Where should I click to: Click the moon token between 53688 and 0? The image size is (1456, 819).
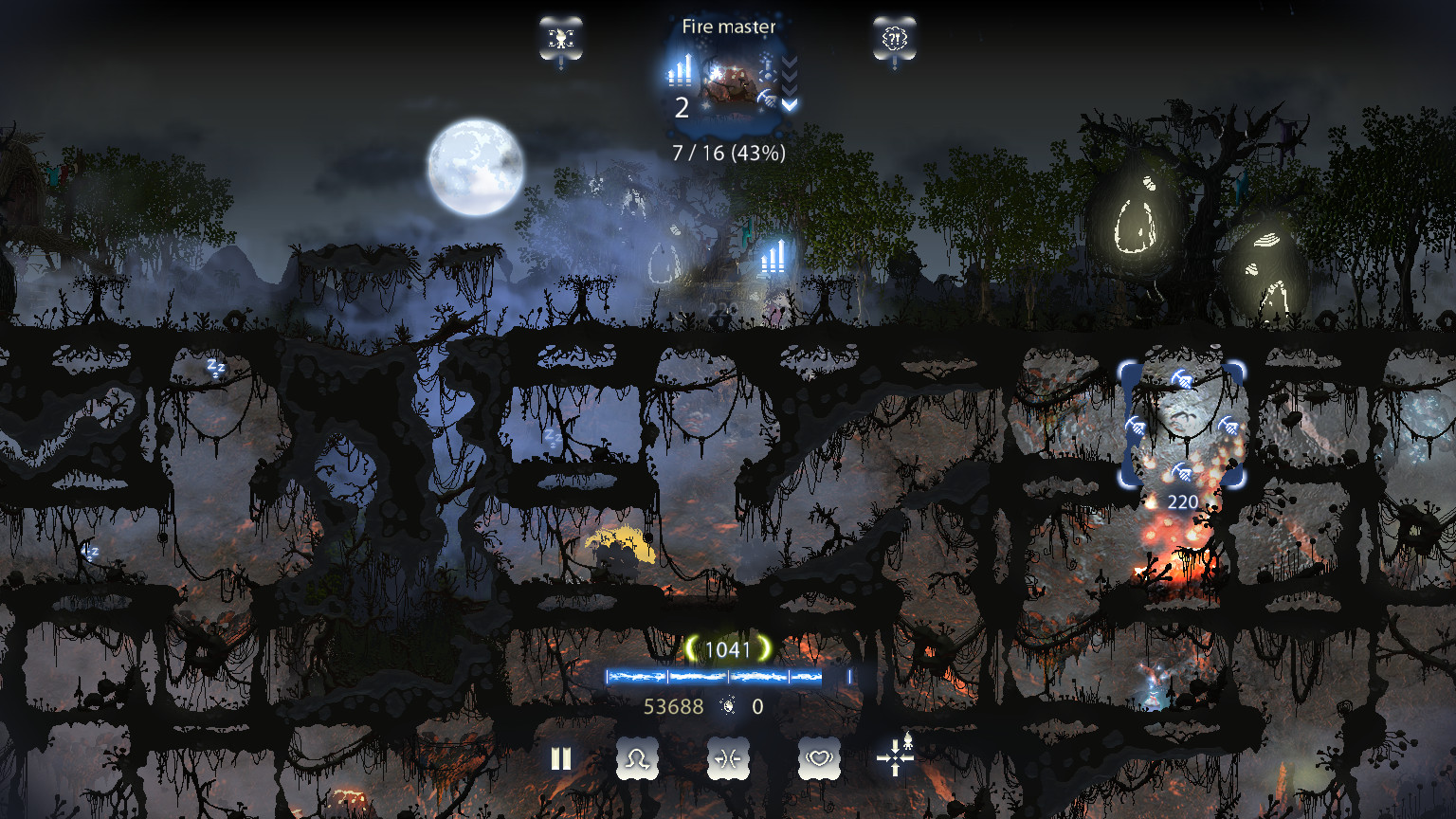[x=727, y=707]
